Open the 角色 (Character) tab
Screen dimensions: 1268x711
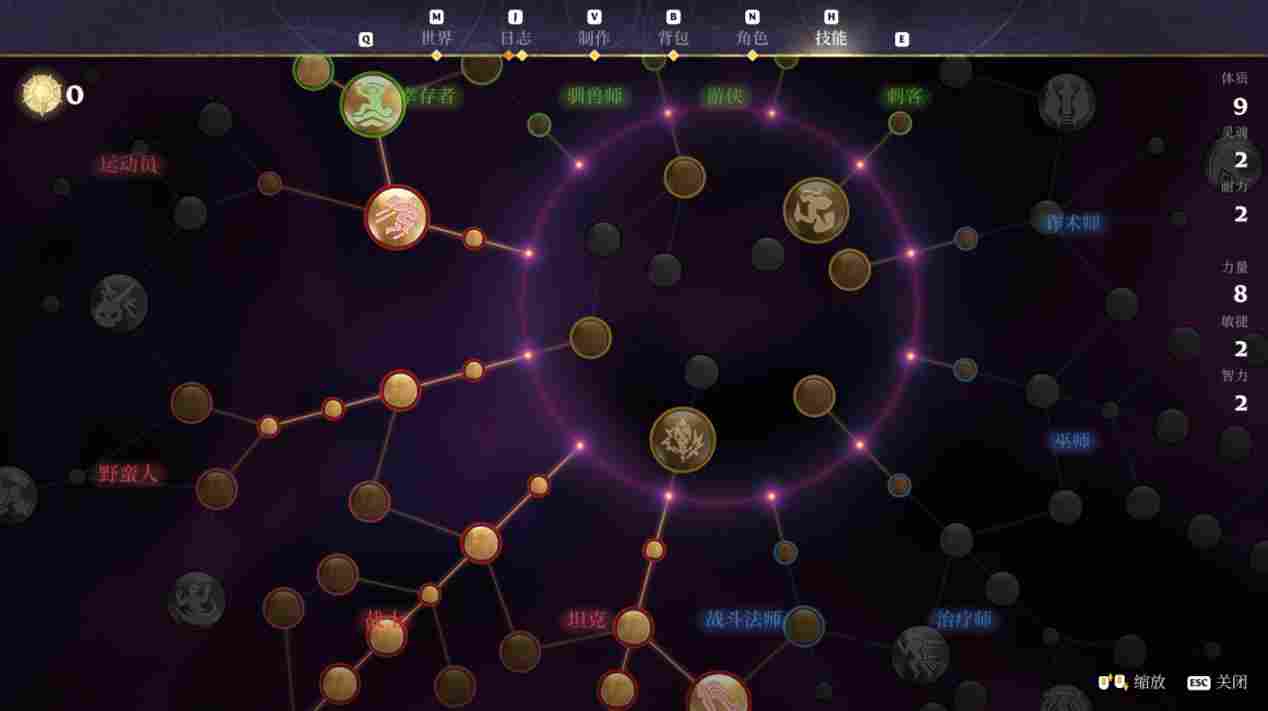pos(752,38)
